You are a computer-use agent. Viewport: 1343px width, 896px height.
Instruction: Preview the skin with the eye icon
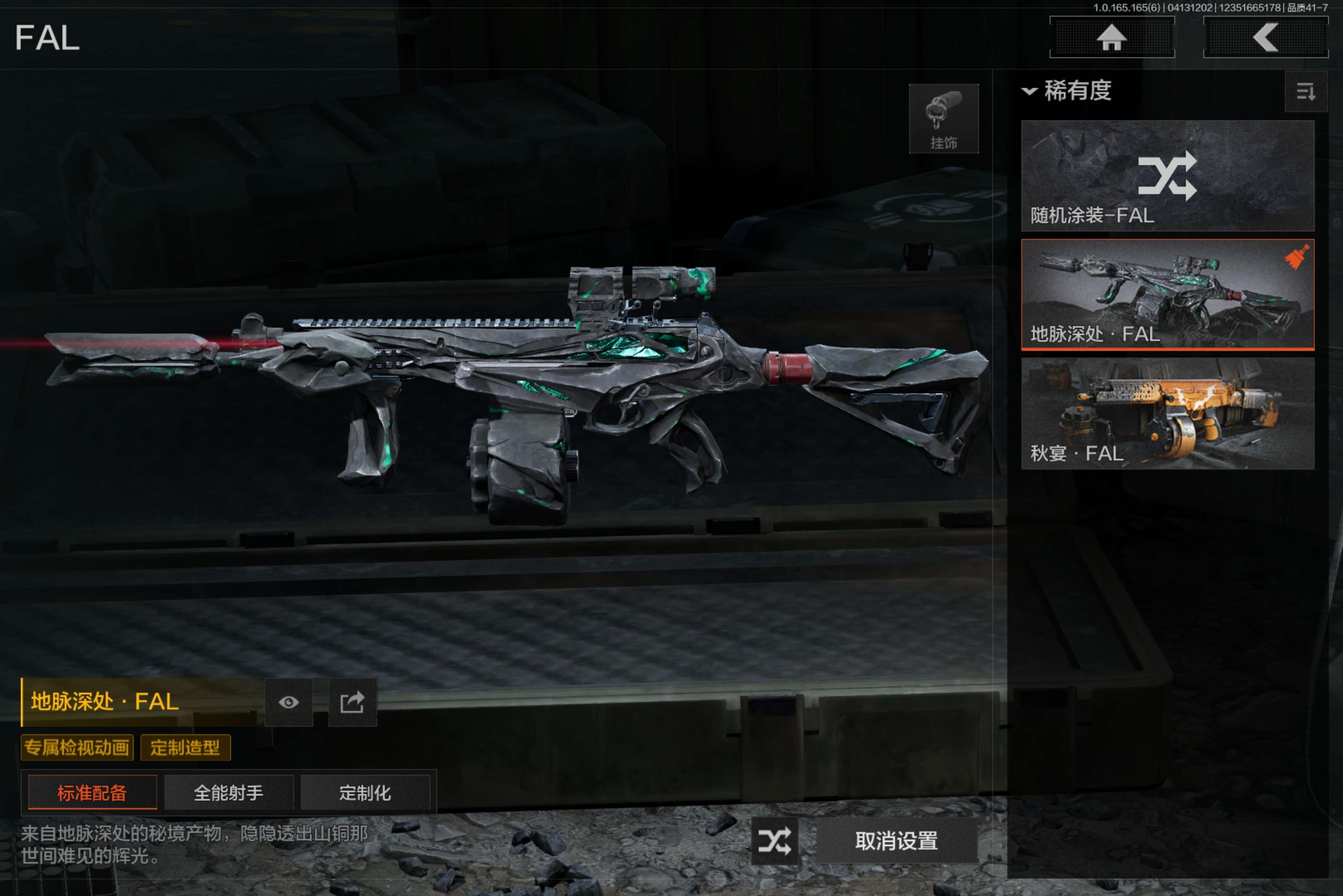pyautogui.click(x=289, y=702)
